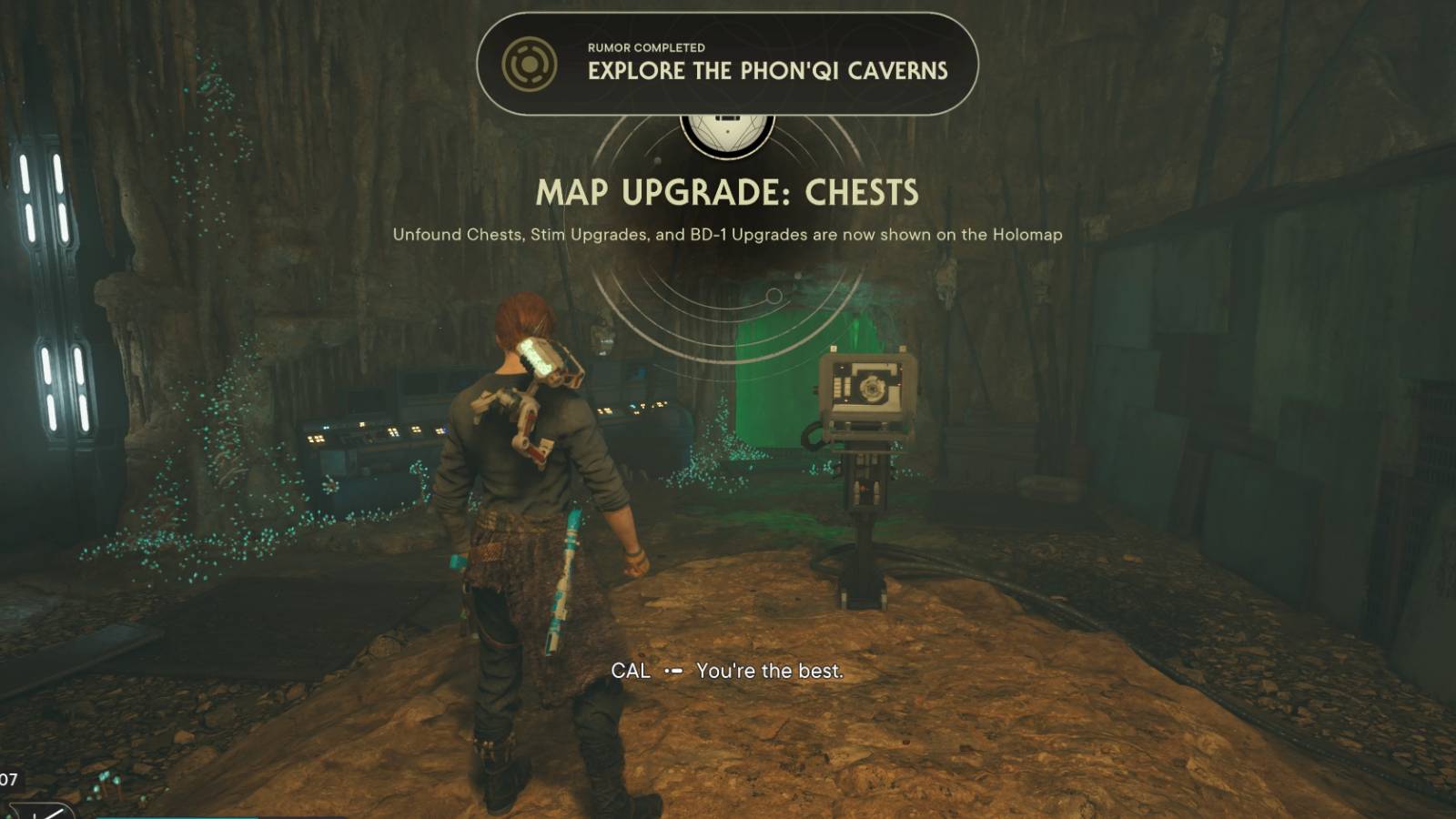Expand the Rumor Completed notification banner
Image resolution: width=1456 pixels, height=819 pixels.
[x=728, y=64]
